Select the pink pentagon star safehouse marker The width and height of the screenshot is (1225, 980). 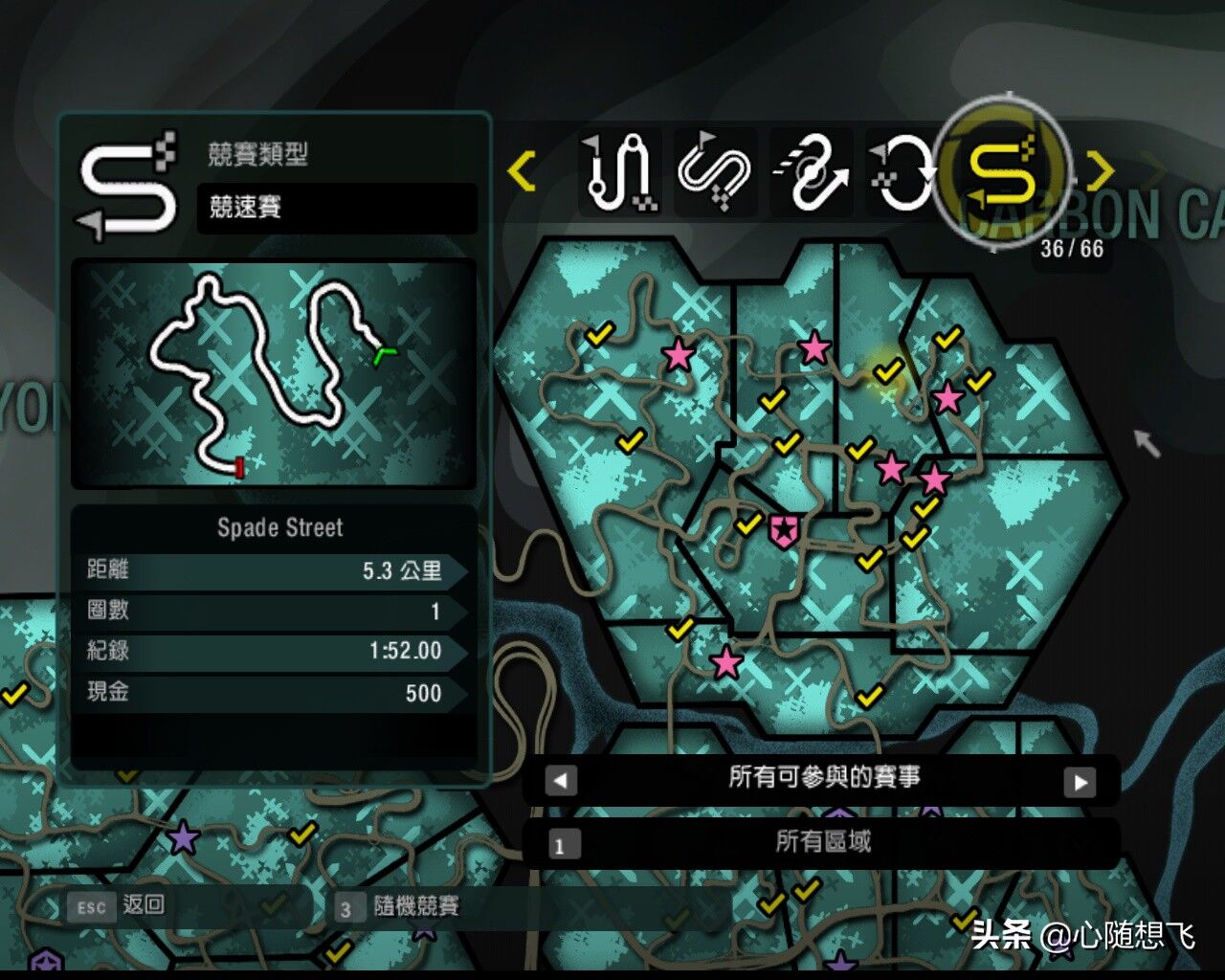783,528
